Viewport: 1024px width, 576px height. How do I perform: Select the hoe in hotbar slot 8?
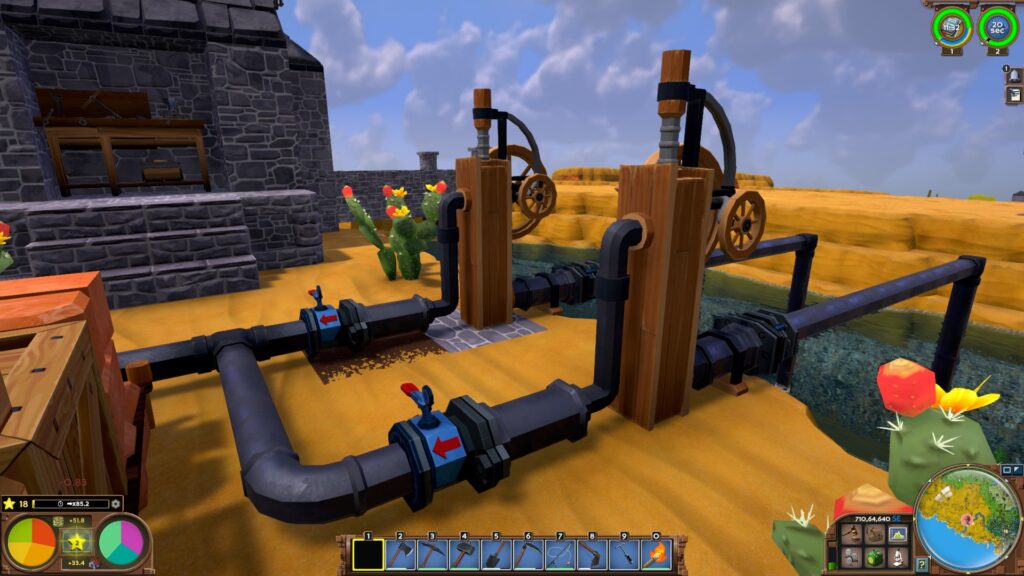coord(592,553)
